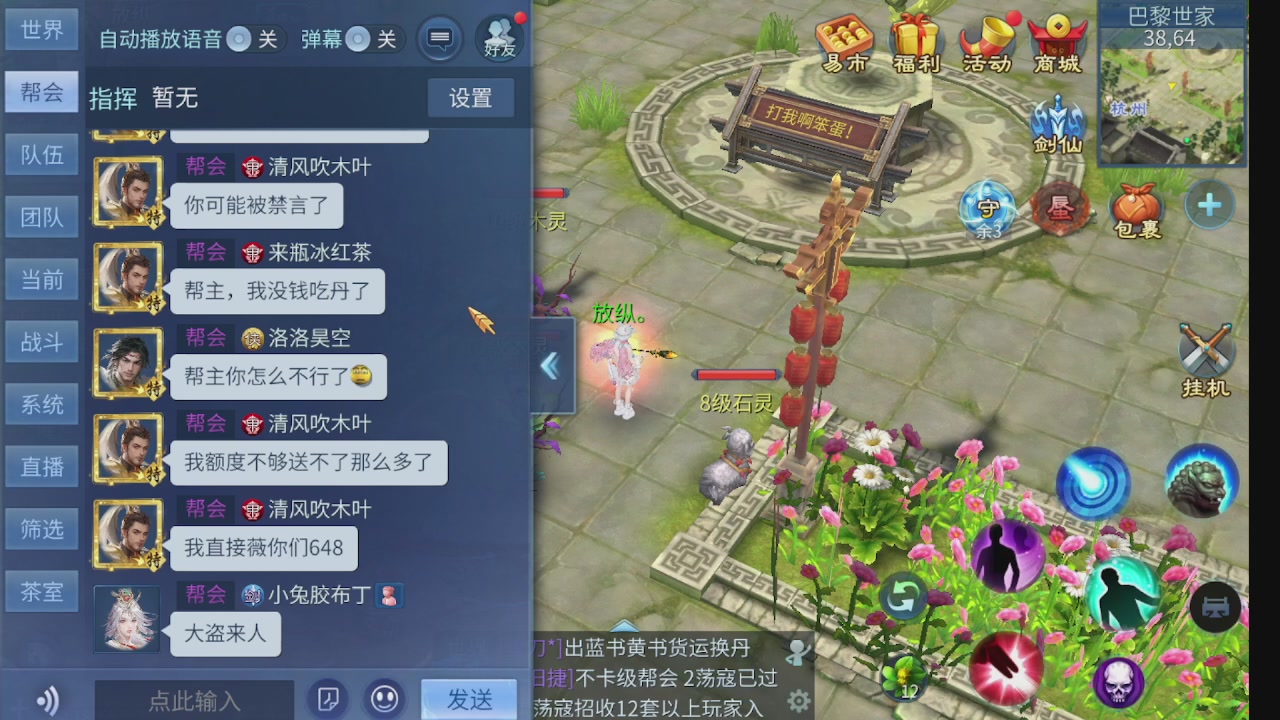Open the 剑仙 feature panel

1057,124
